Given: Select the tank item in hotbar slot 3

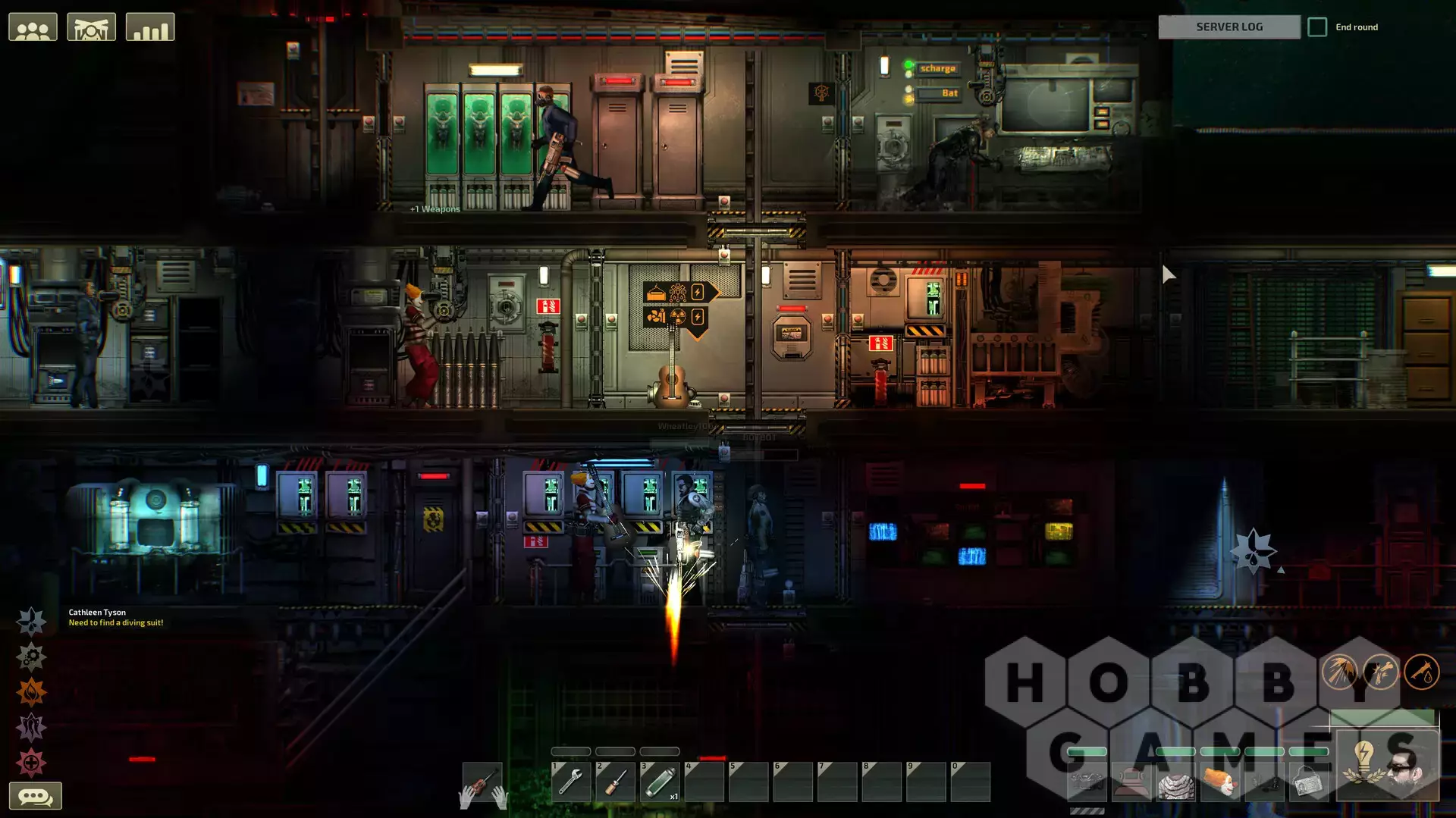Looking at the screenshot, I should 660,782.
